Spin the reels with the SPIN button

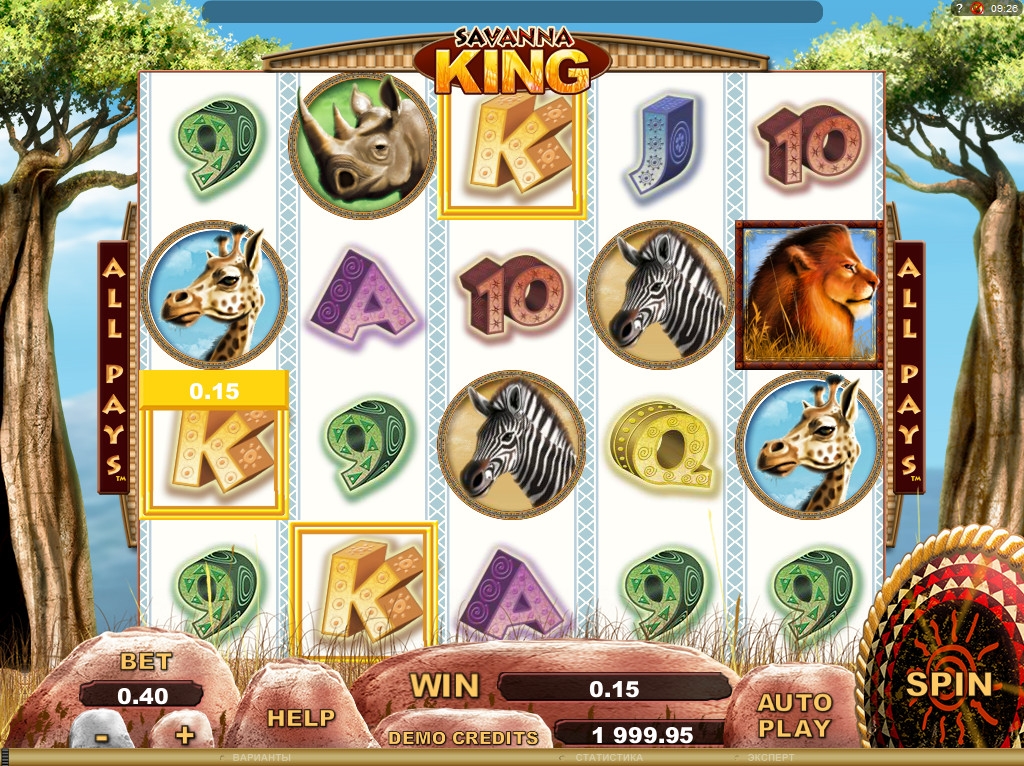[948, 684]
